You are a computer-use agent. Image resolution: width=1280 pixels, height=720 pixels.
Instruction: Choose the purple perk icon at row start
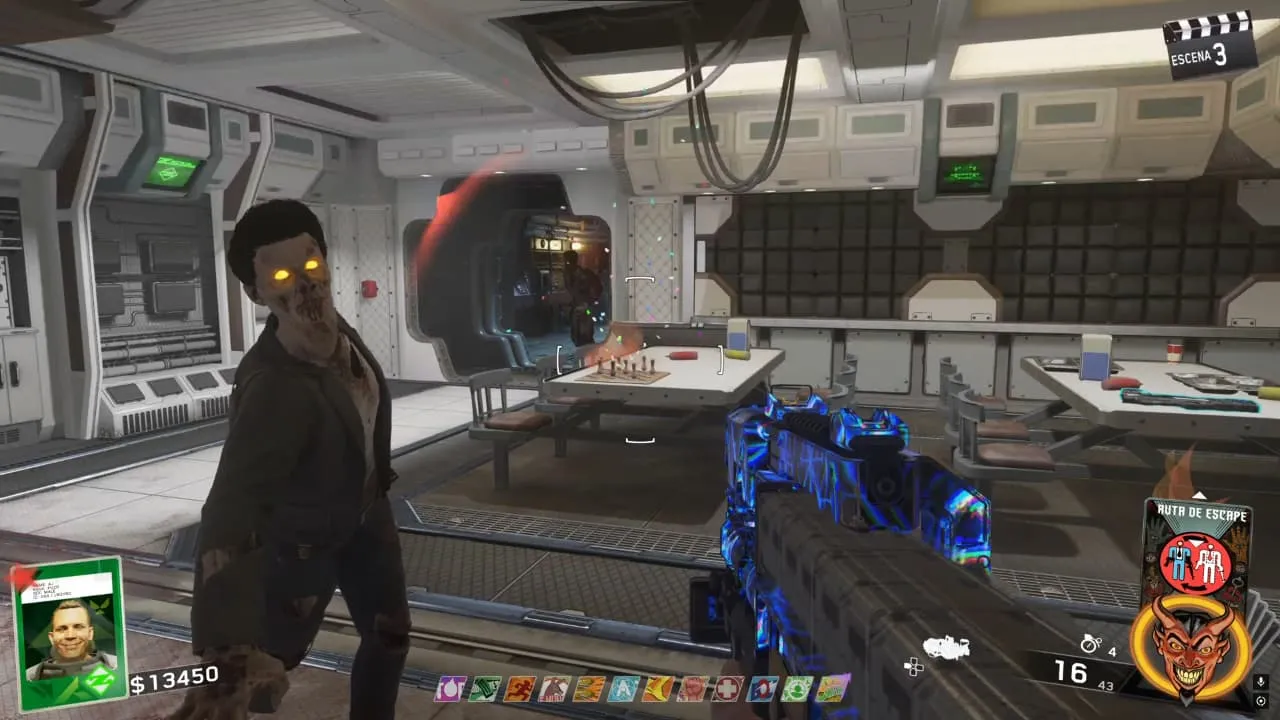(x=450, y=688)
